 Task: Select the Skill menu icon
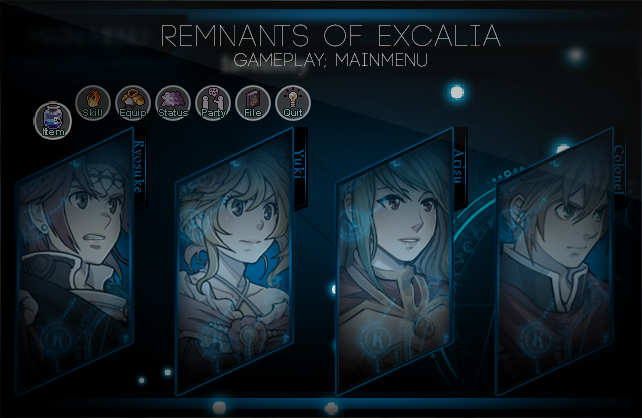93,102
